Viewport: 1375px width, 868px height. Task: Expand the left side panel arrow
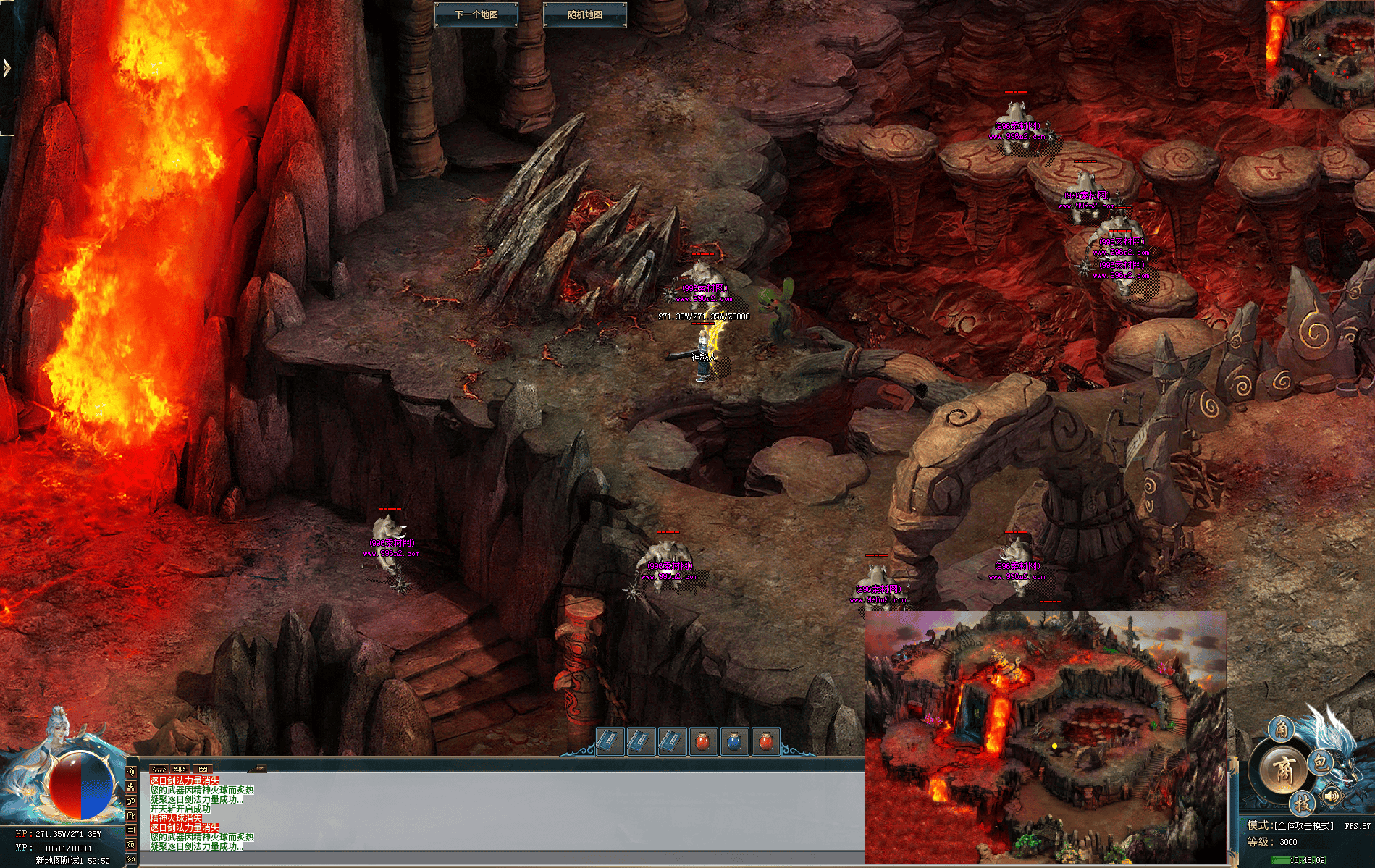tap(7, 69)
